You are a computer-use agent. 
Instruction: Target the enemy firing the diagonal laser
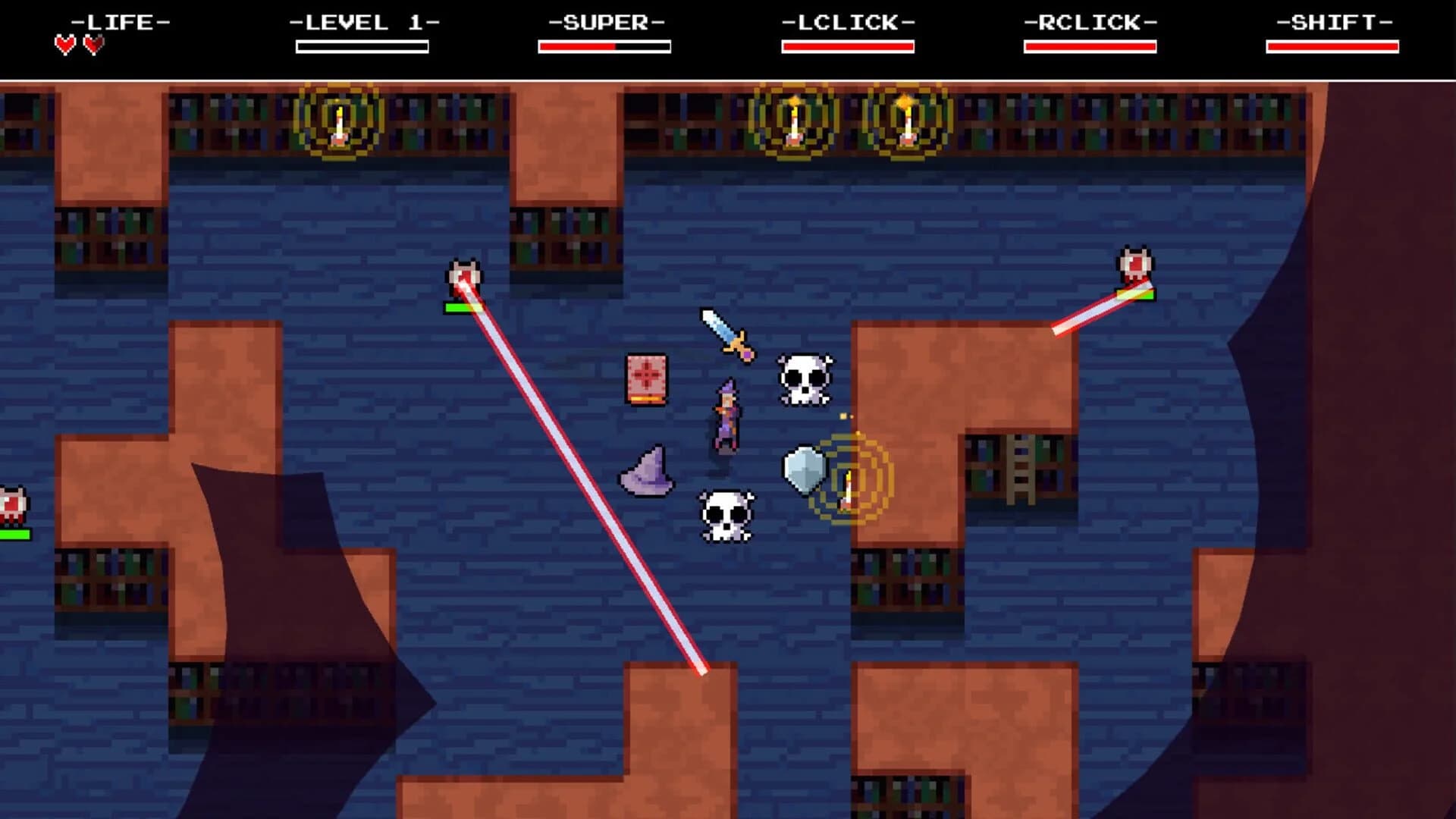point(464,275)
